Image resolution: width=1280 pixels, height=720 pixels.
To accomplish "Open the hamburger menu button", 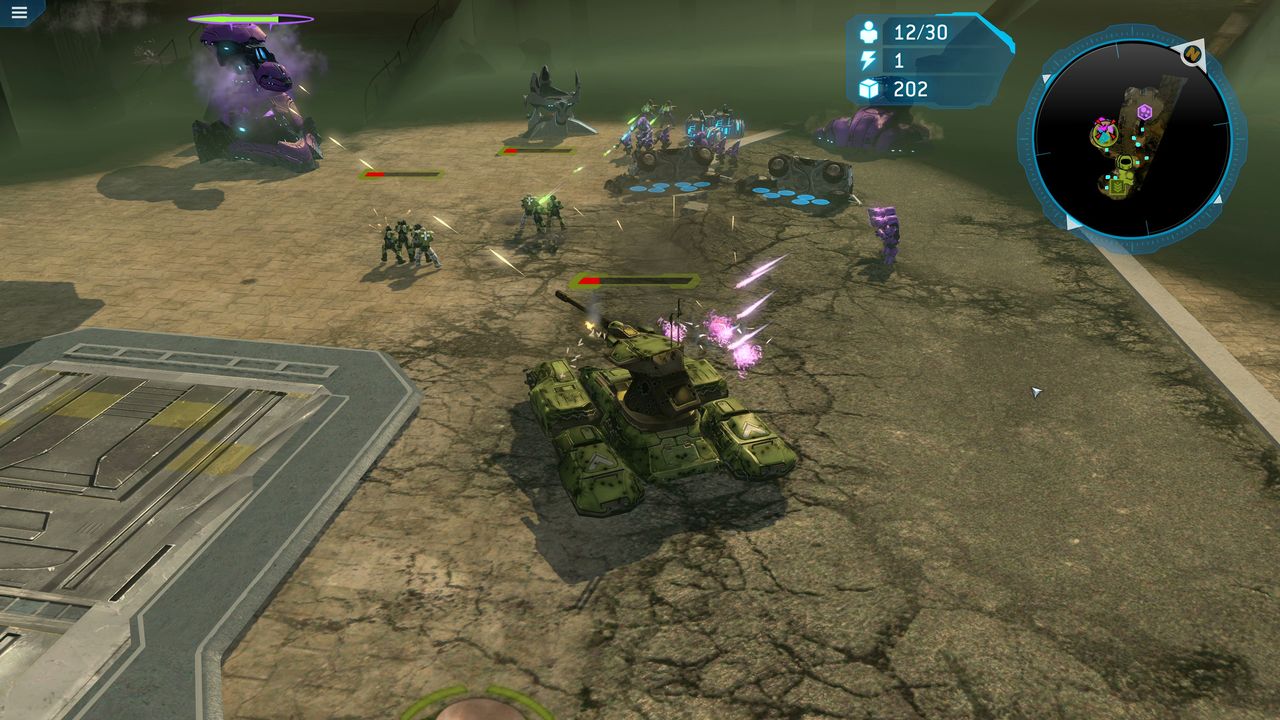I will [x=19, y=13].
